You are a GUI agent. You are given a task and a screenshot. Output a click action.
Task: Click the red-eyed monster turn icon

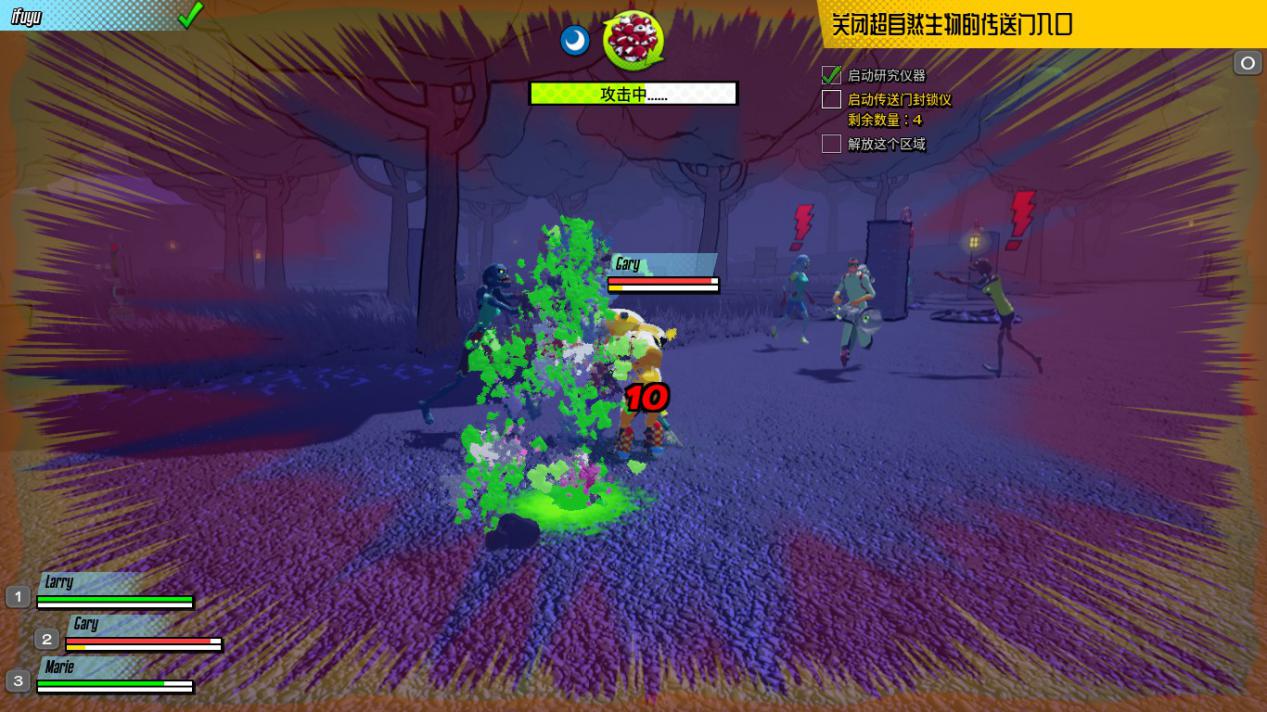coord(633,40)
